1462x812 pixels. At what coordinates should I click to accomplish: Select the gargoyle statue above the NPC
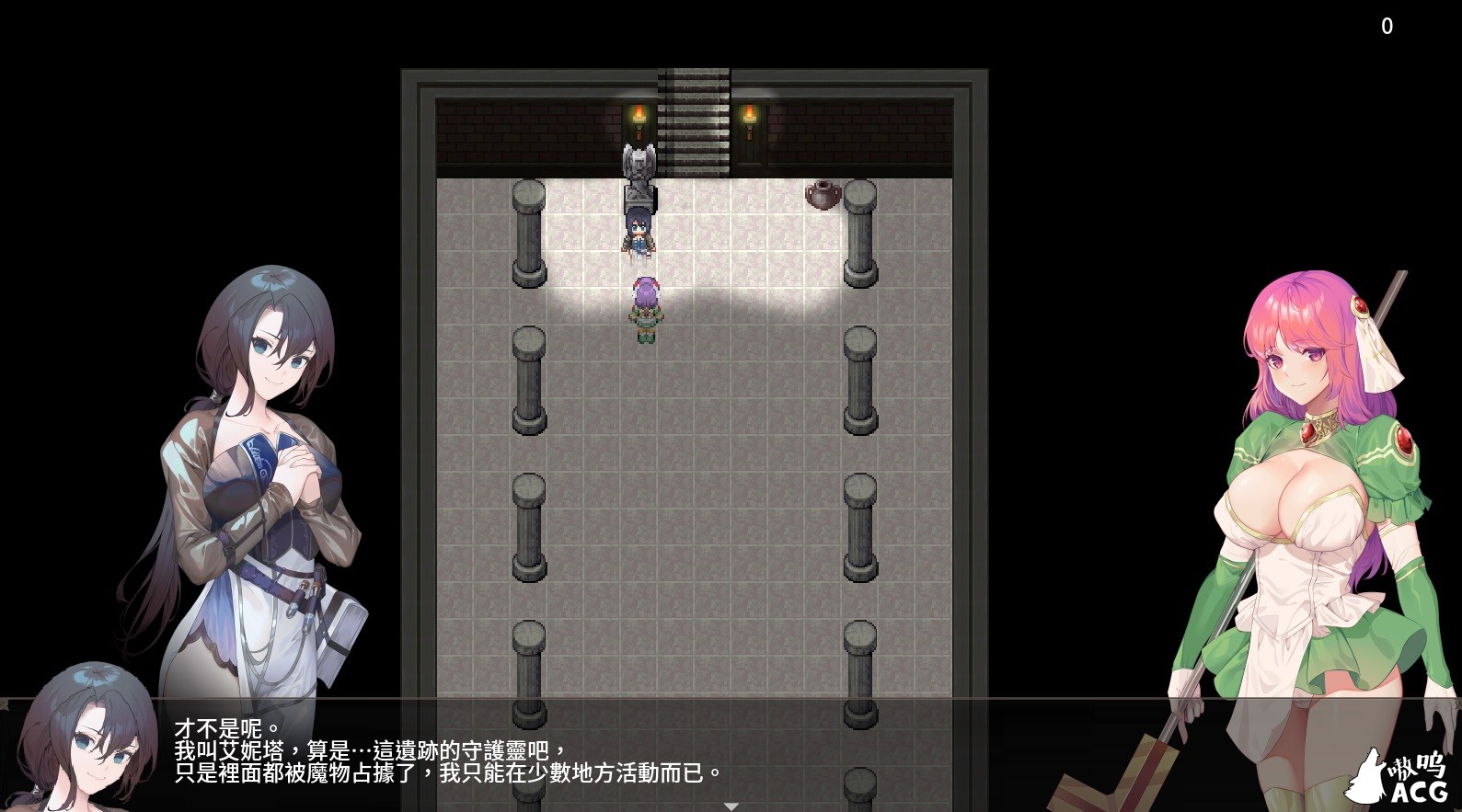639,170
